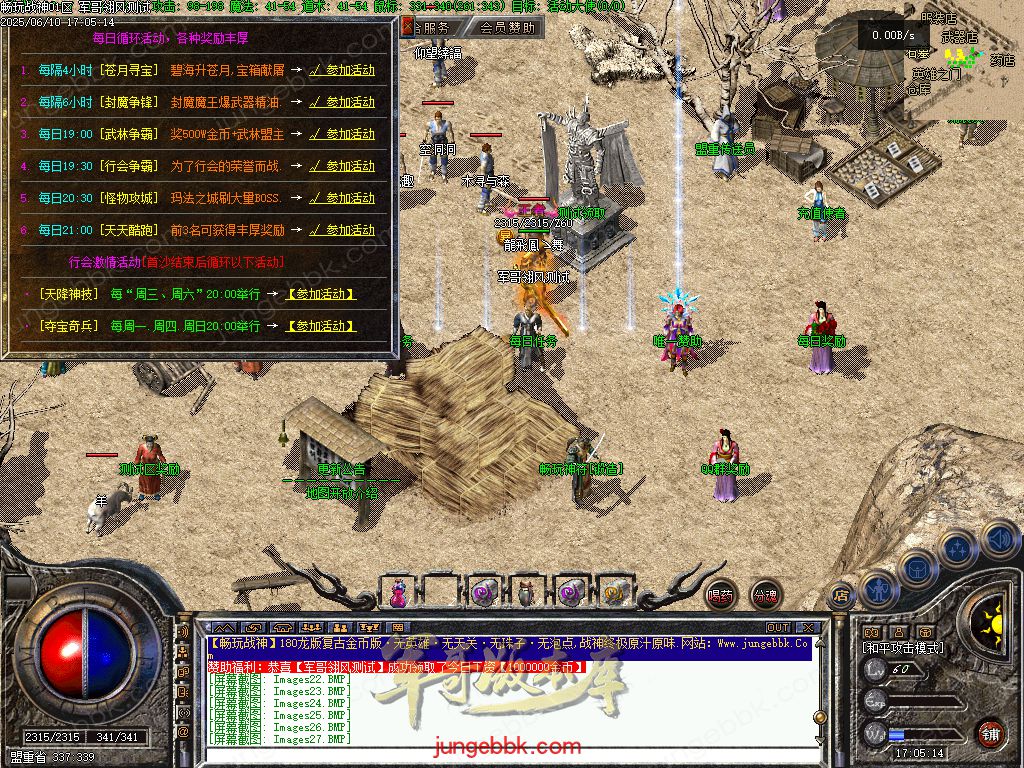Open the character equipment icon

pyautogui.click(x=877, y=587)
